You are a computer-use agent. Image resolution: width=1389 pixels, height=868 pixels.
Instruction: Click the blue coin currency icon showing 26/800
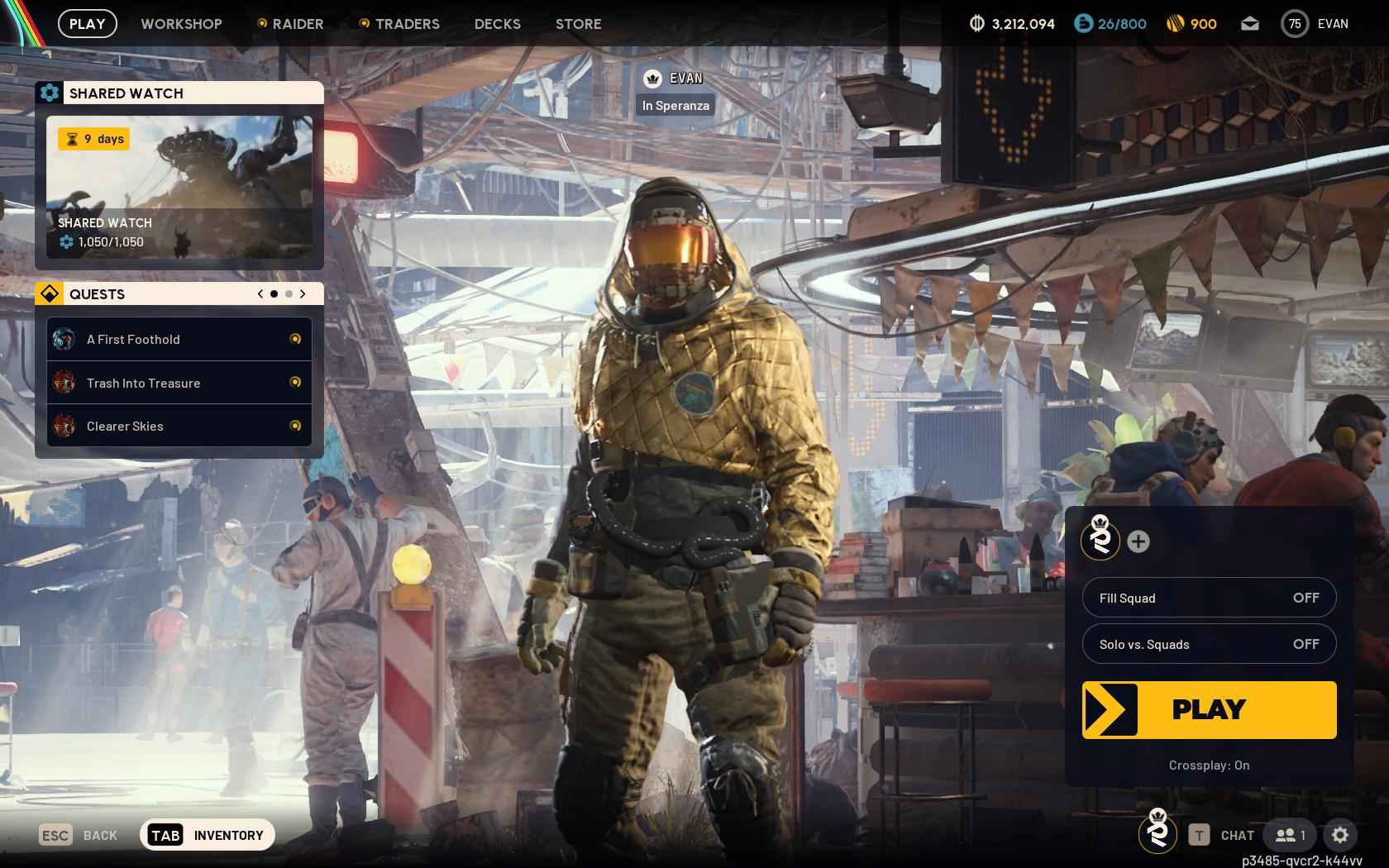tap(1084, 24)
